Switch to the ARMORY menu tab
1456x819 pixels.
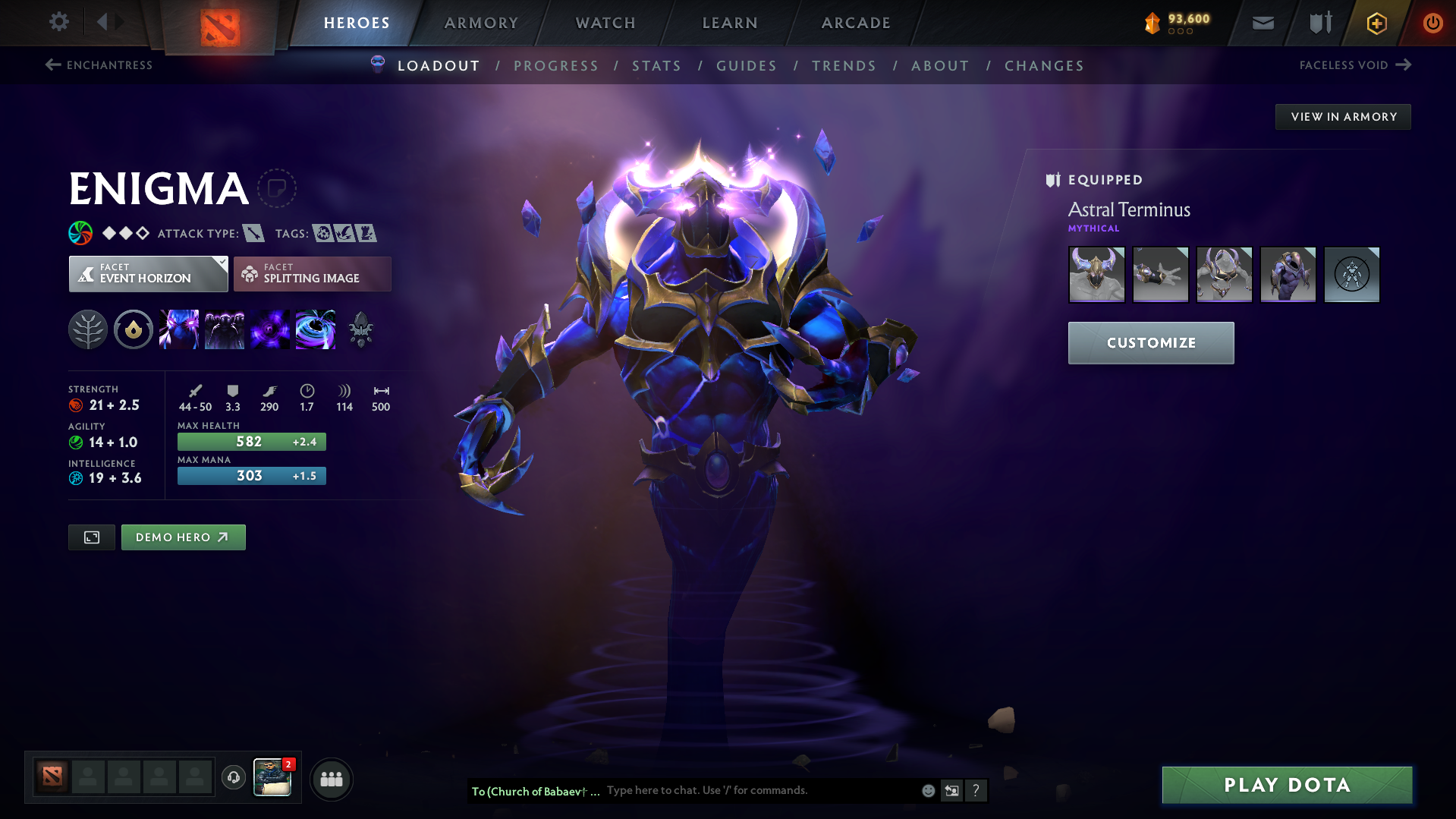point(481,23)
